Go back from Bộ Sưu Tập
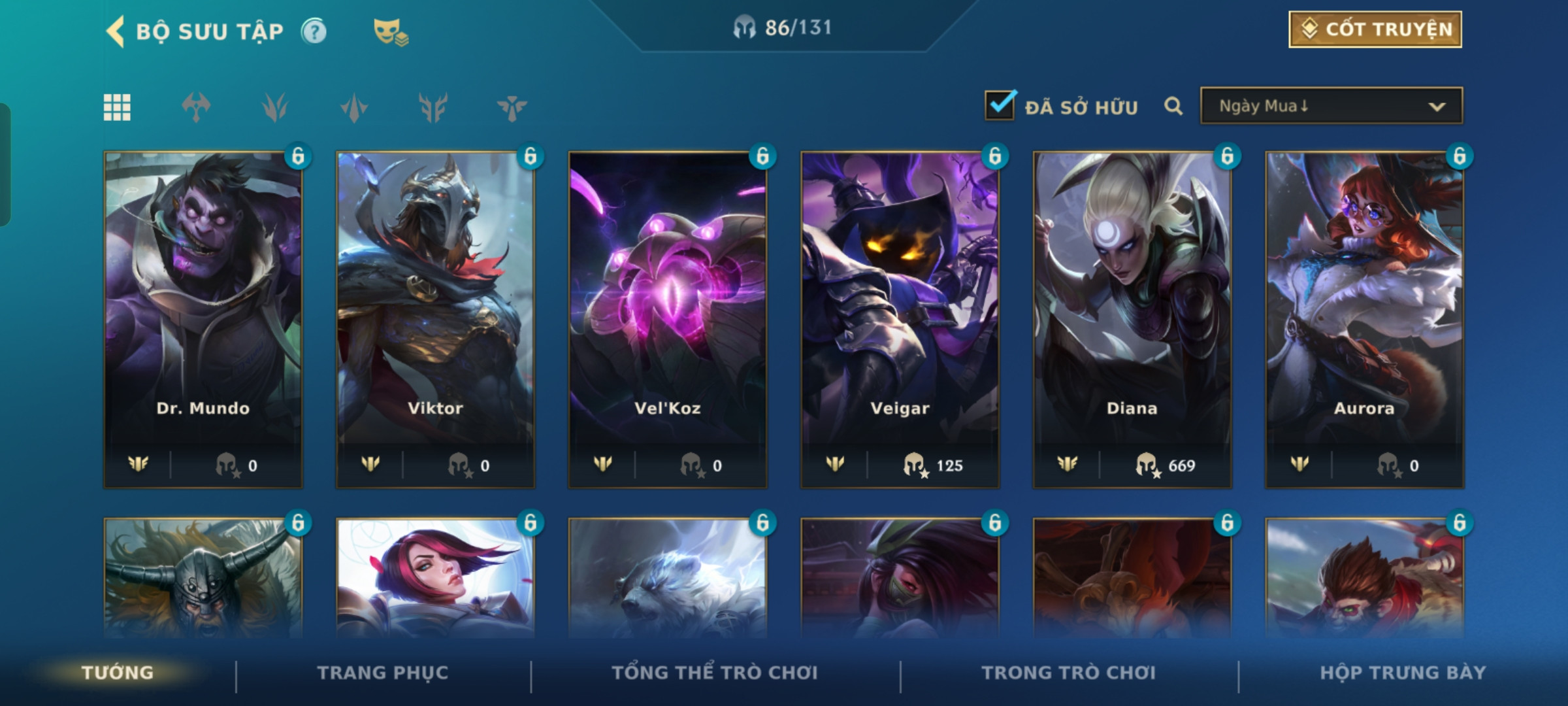Viewport: 1568px width, 706px height. (x=116, y=31)
